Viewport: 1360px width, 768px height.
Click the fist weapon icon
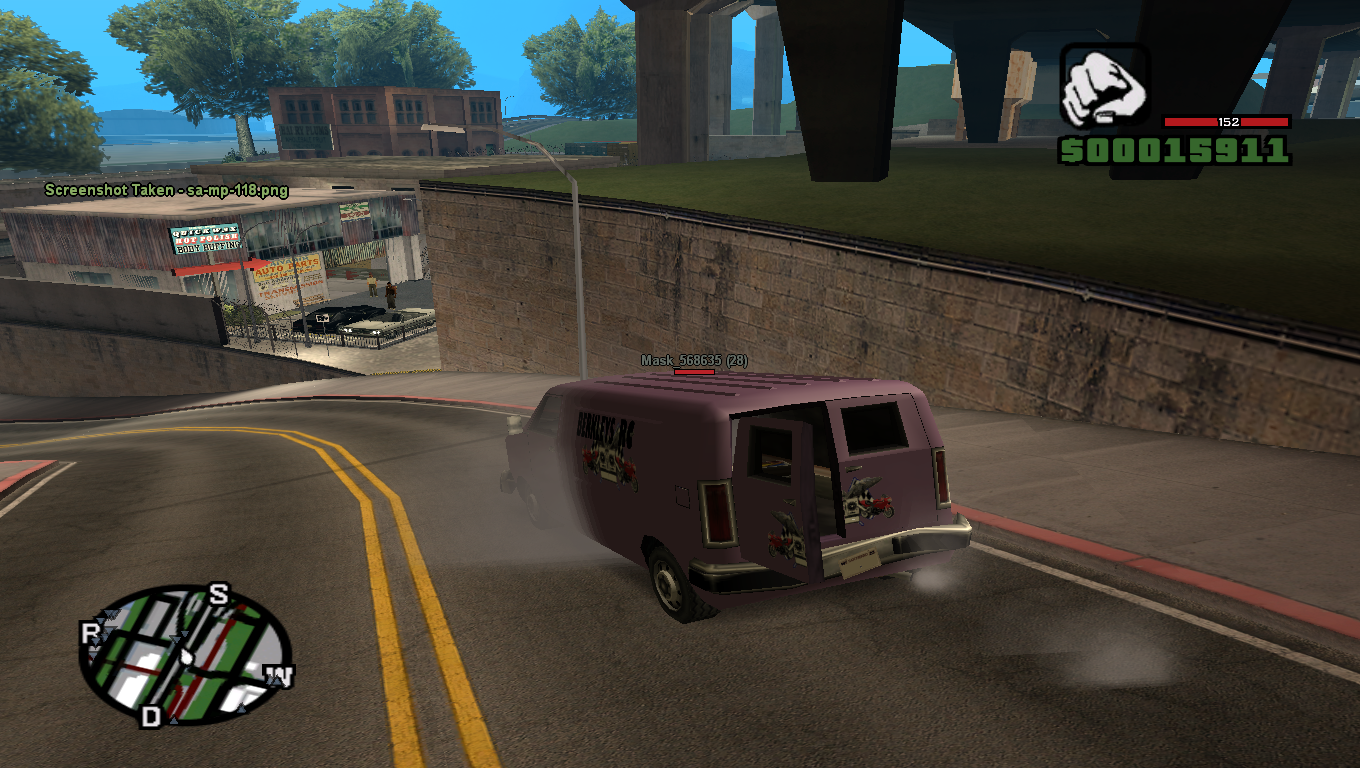coord(1104,87)
